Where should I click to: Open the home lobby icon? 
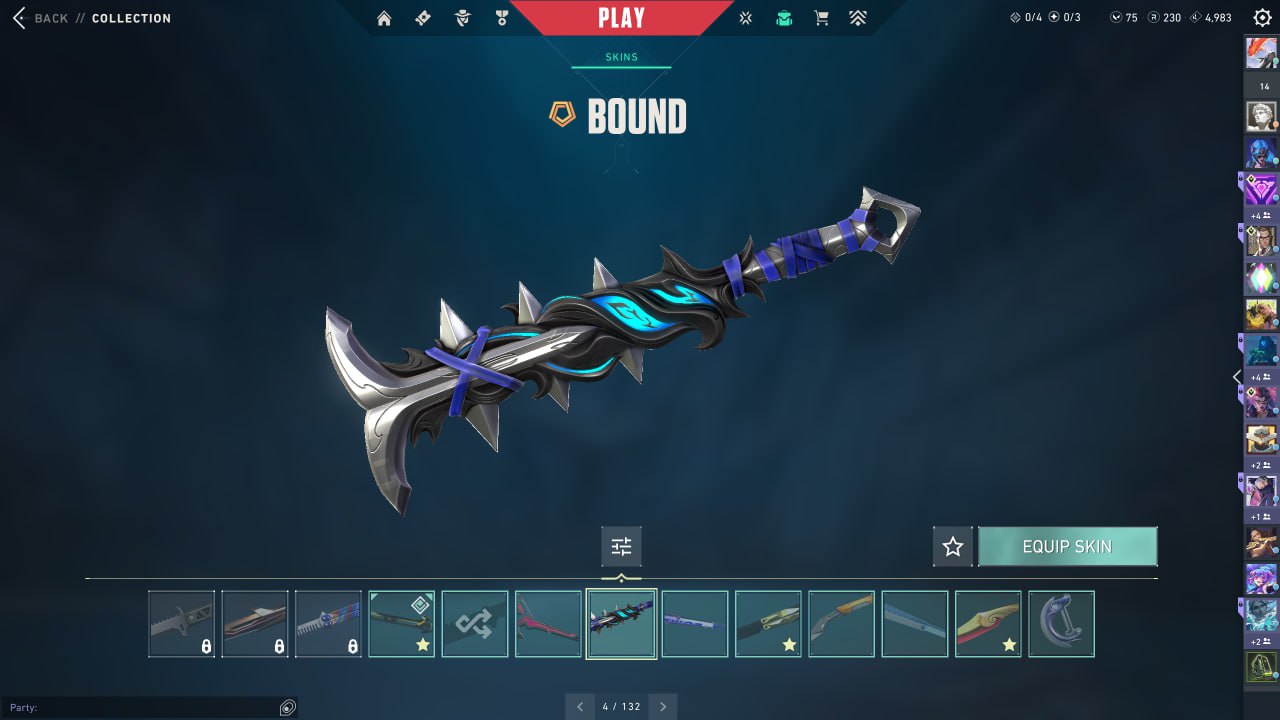click(384, 18)
